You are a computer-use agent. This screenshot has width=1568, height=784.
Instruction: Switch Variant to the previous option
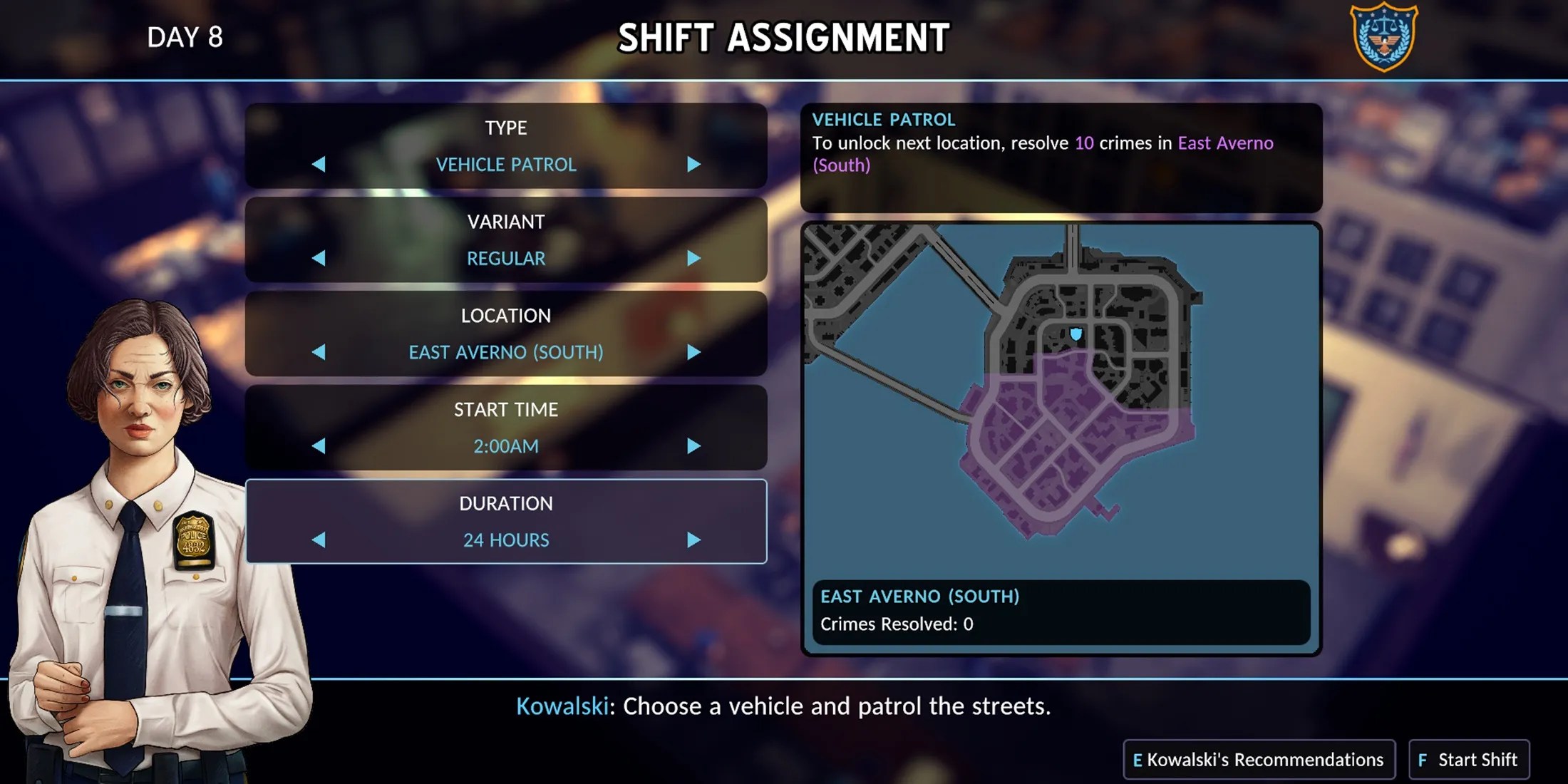point(319,258)
